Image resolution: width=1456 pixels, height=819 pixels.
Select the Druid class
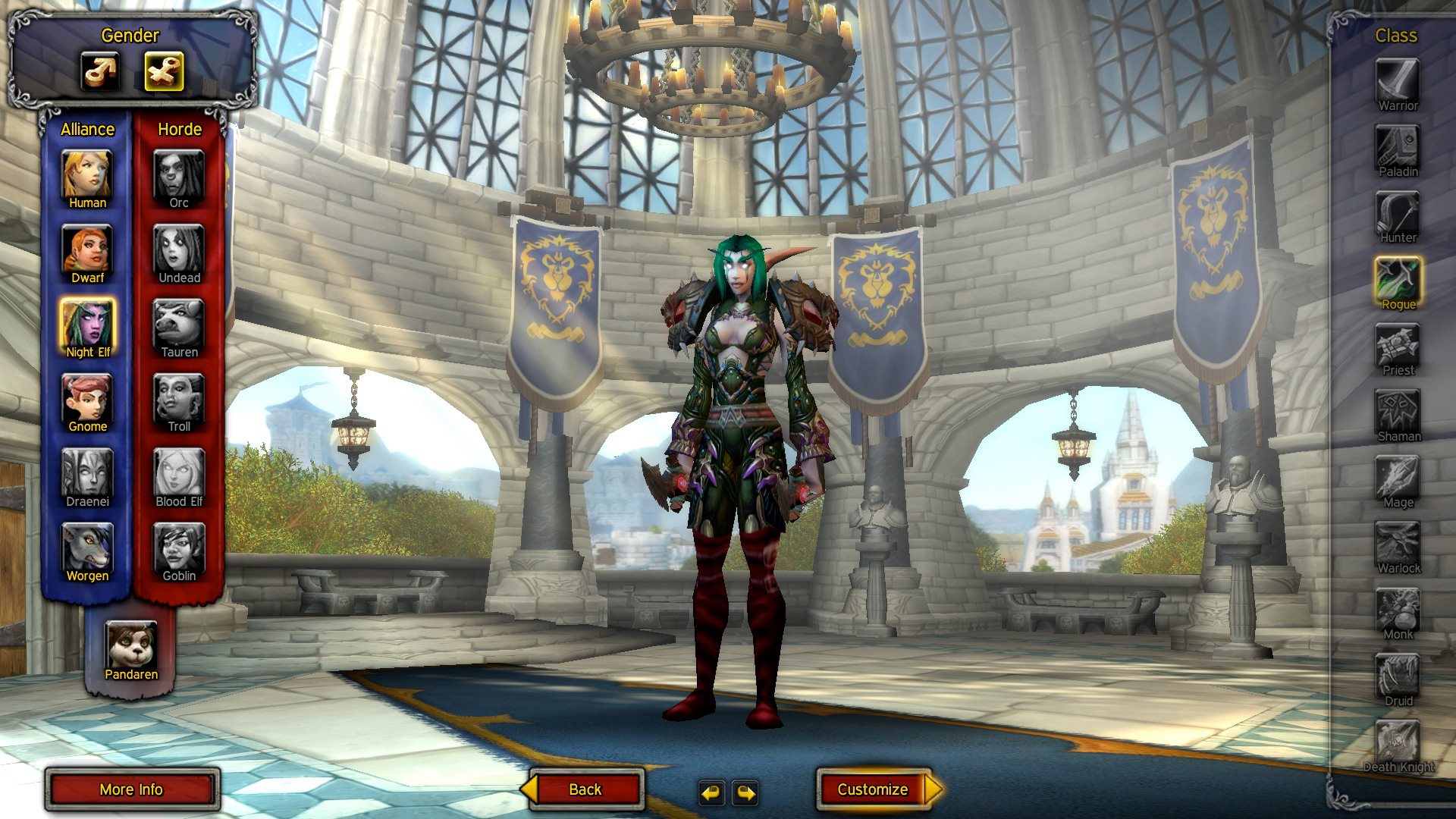(x=1398, y=675)
